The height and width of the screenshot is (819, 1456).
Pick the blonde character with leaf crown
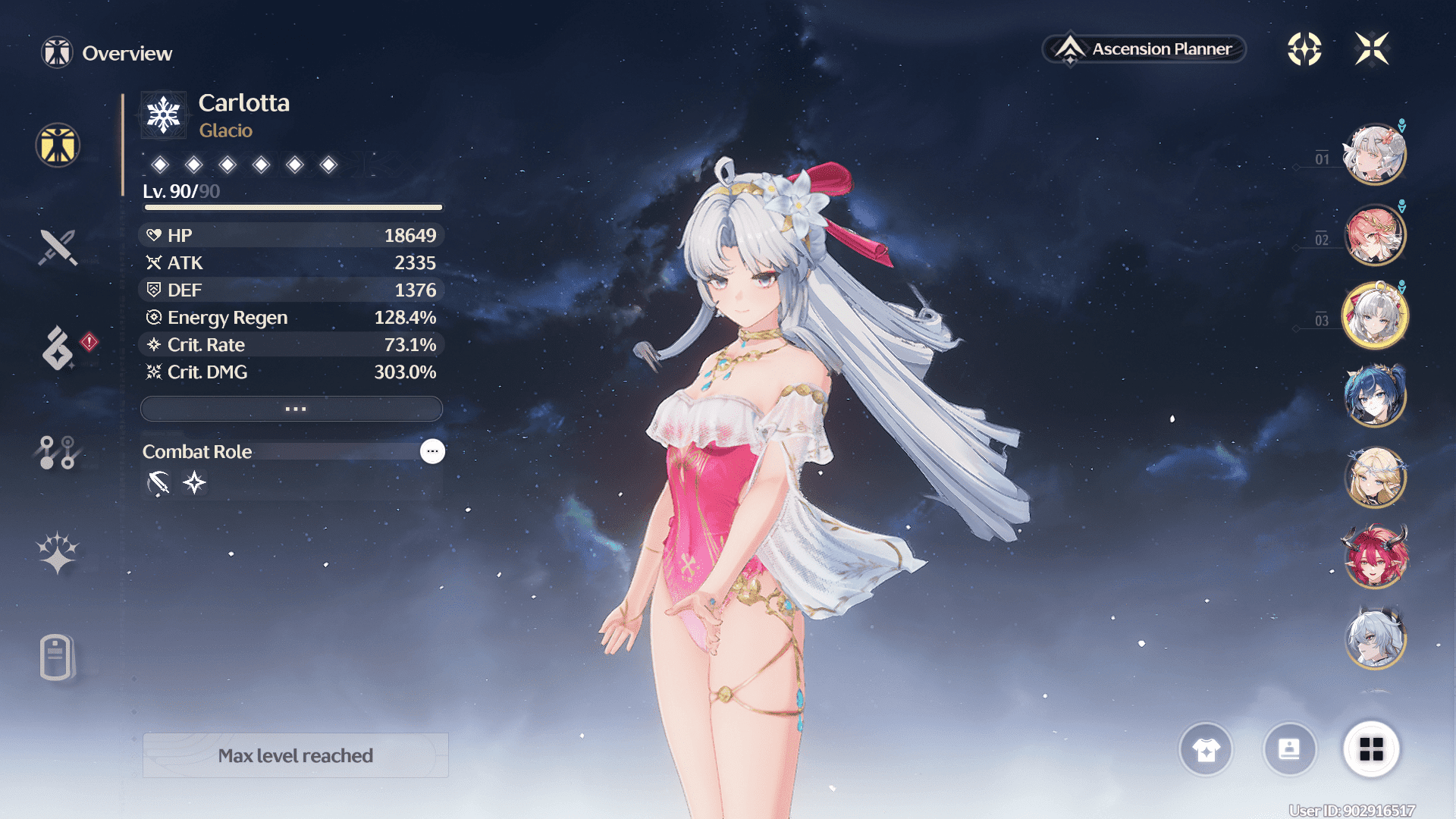1375,476
